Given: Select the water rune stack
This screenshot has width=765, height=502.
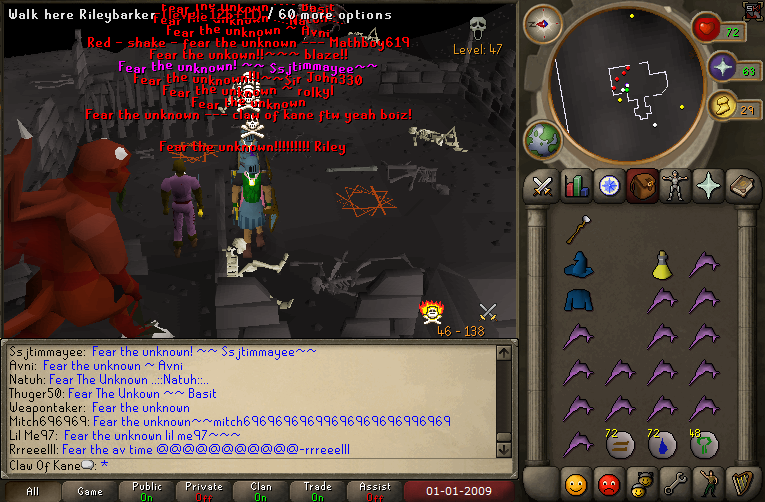Looking at the screenshot, I should (x=661, y=444).
